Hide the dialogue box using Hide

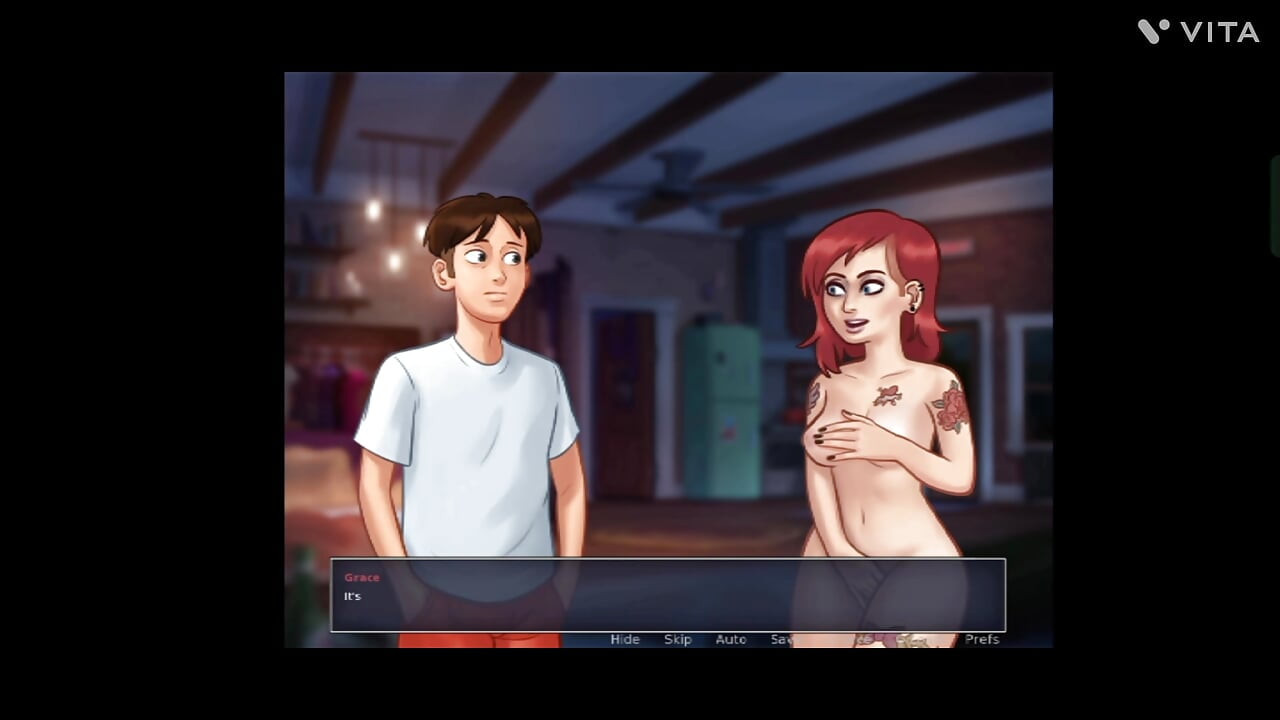624,639
